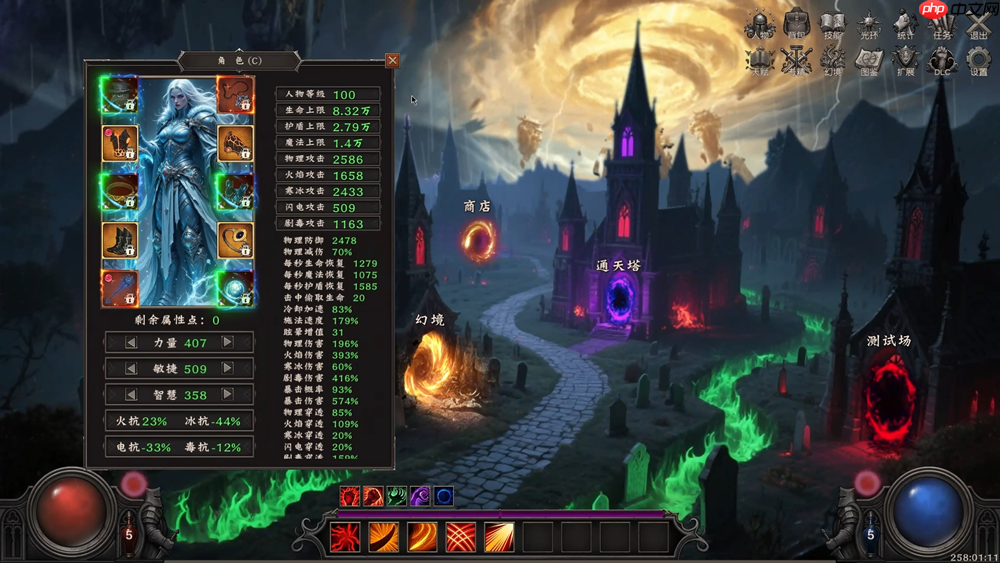Image resolution: width=1000 pixels, height=563 pixels.
Task: Open the 光环 aura menu
Action: [x=869, y=25]
